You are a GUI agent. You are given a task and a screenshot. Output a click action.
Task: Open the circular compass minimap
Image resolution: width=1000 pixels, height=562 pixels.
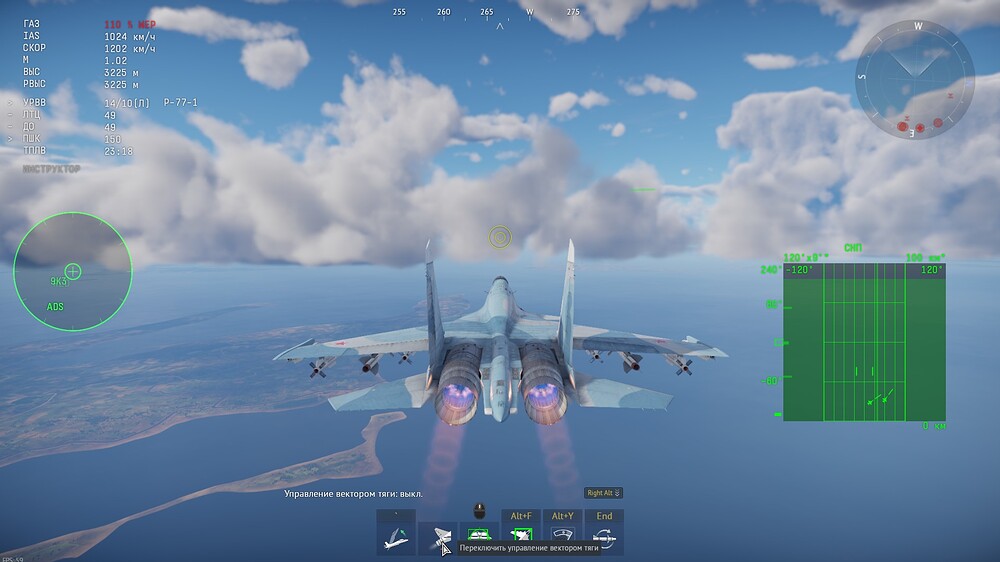click(914, 80)
